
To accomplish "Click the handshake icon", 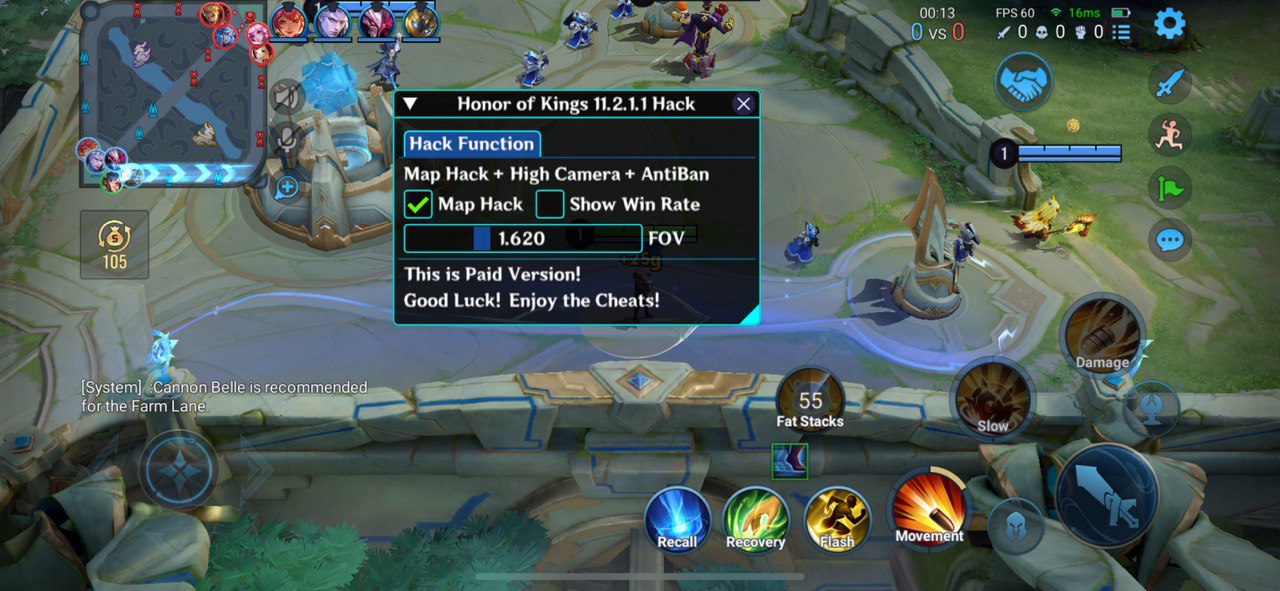I will pyautogui.click(x=1023, y=82).
